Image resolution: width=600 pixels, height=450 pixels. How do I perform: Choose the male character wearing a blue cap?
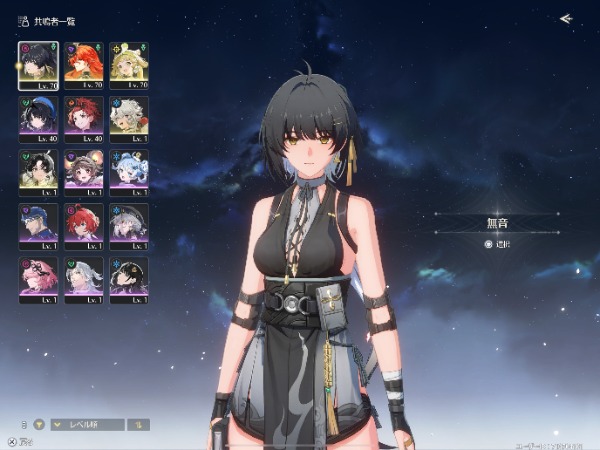[x=38, y=223]
